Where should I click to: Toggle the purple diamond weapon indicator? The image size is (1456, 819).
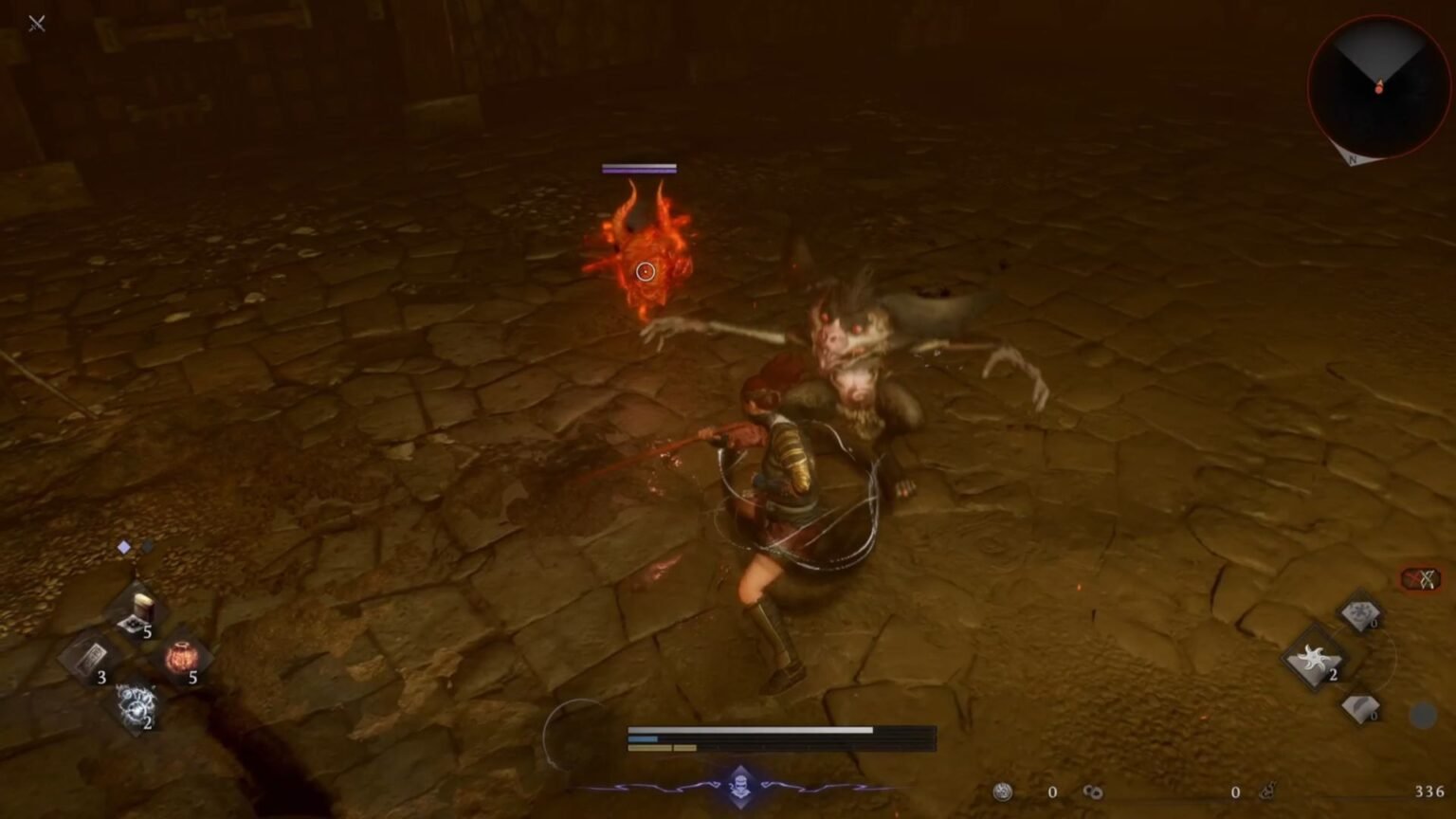pyautogui.click(x=121, y=546)
